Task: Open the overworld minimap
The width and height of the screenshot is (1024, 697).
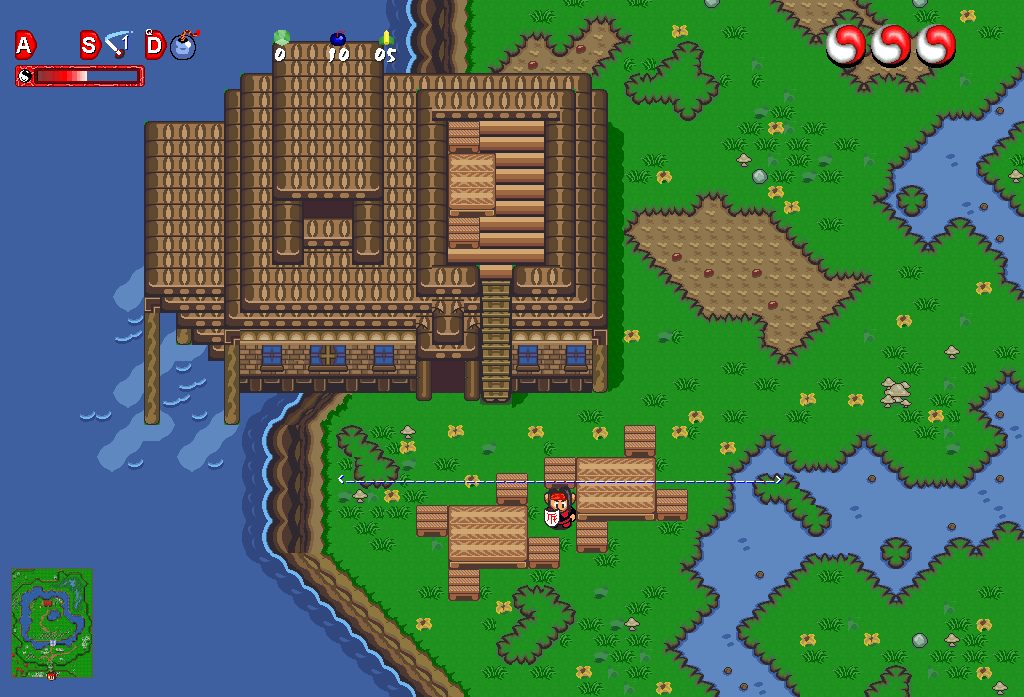Action: click(x=52, y=622)
